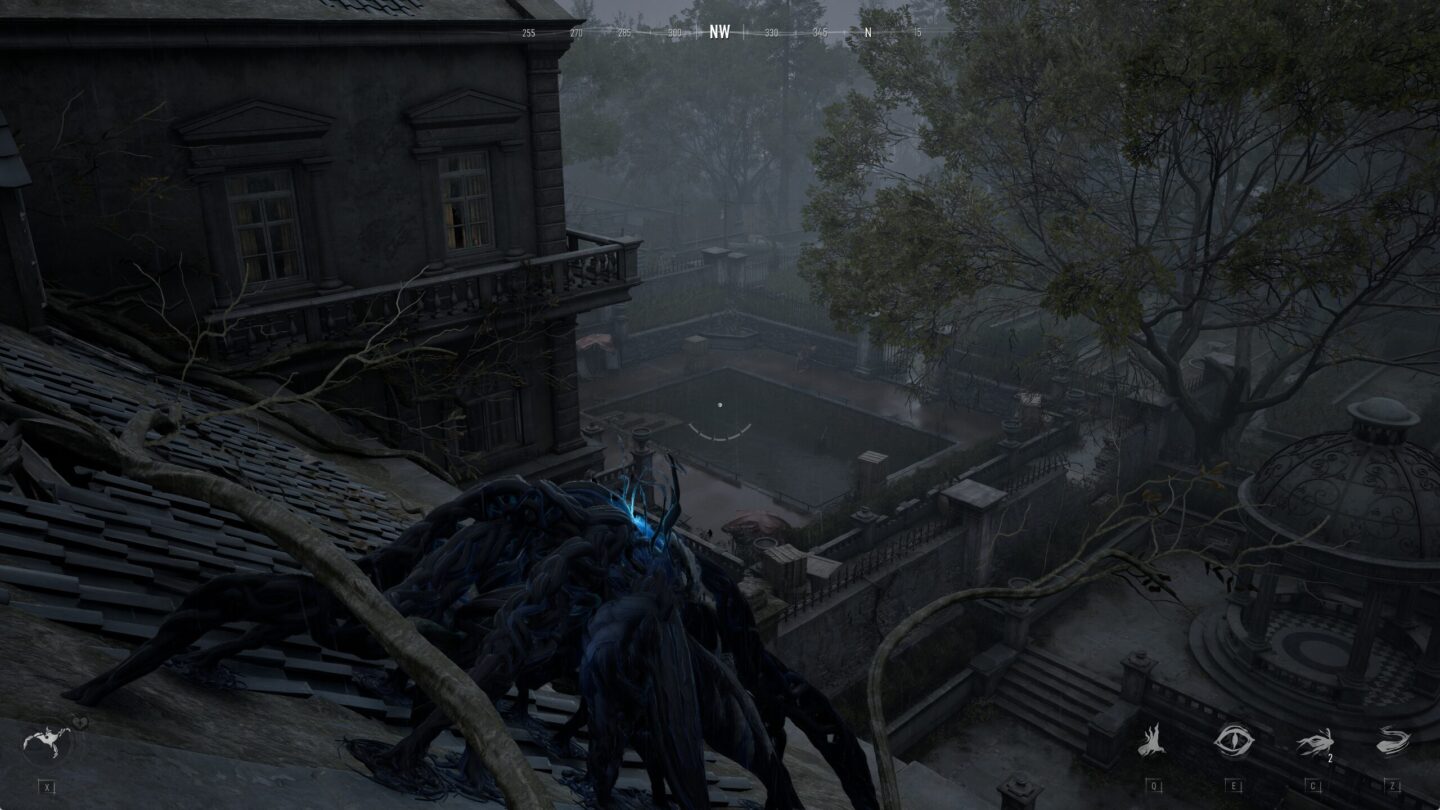Click the 345 tick mark on the compass
The image size is (1440, 810).
tap(819, 33)
